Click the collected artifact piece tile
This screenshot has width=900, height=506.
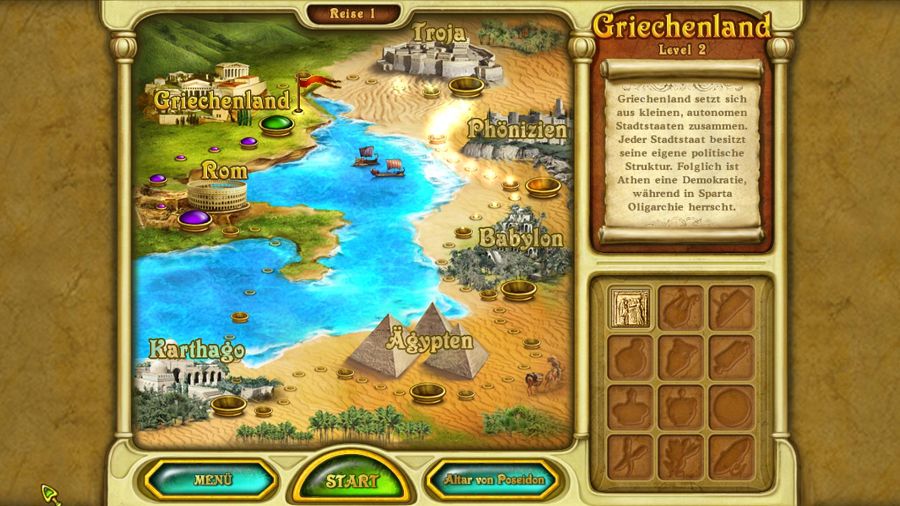[x=630, y=308]
